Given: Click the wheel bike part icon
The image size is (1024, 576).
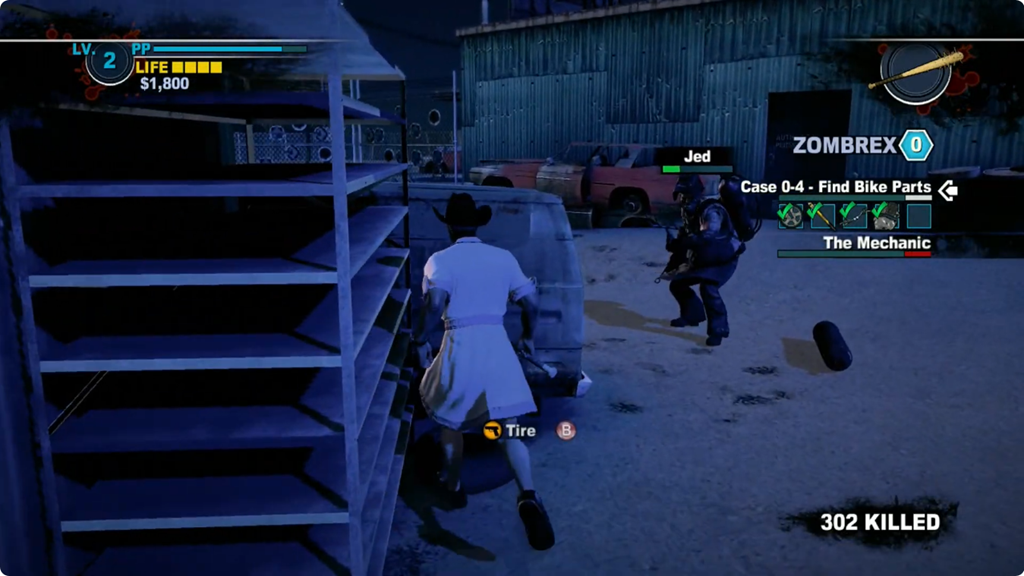Looking at the screenshot, I should click(x=791, y=216).
